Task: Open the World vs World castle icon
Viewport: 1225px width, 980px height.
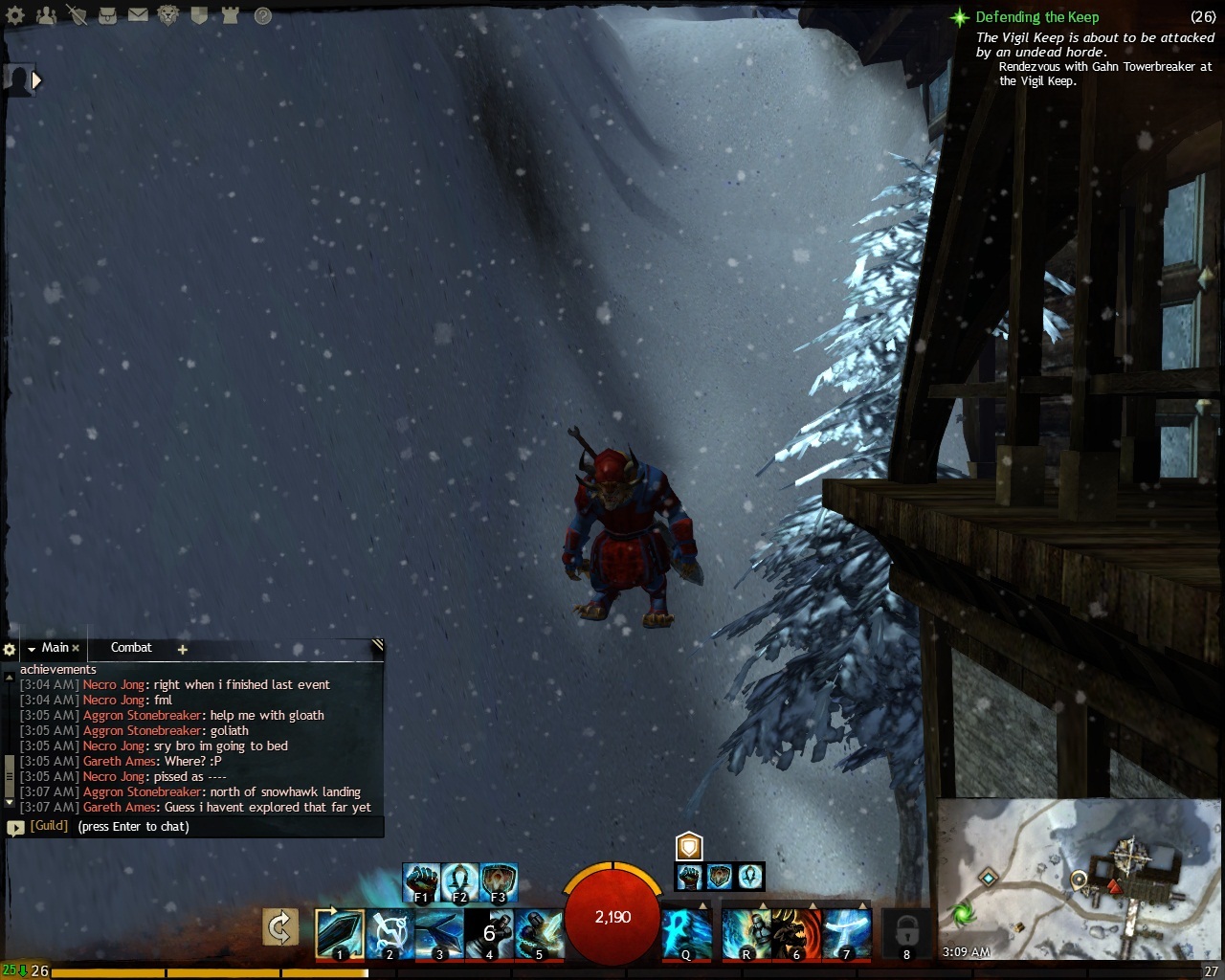Action: (x=230, y=15)
